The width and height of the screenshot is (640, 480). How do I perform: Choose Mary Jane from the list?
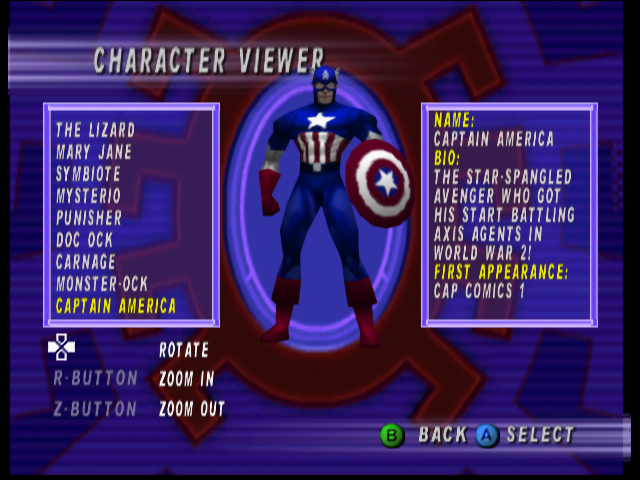pyautogui.click(x=94, y=152)
